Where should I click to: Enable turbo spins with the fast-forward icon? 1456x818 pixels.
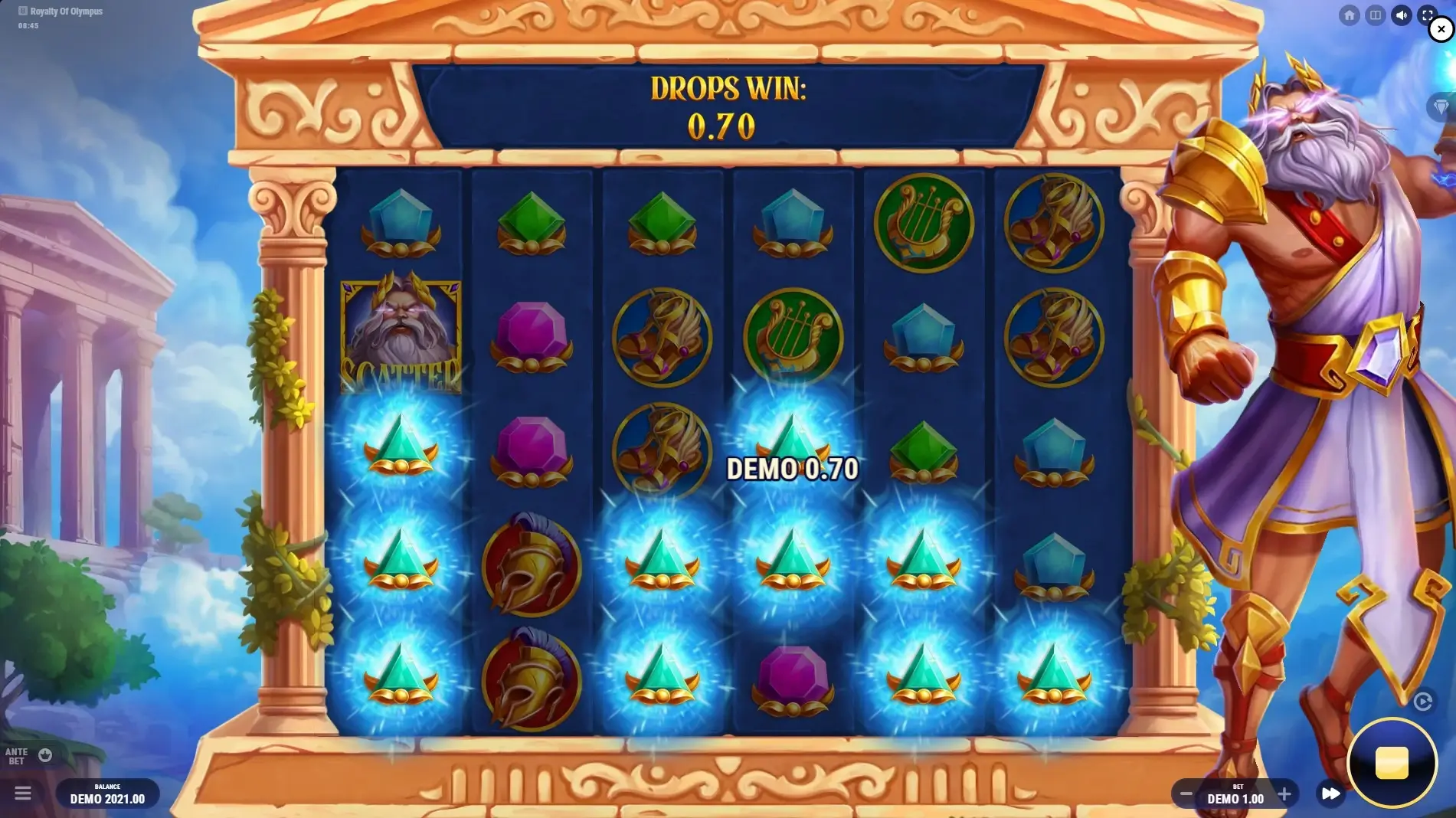pyautogui.click(x=1330, y=794)
